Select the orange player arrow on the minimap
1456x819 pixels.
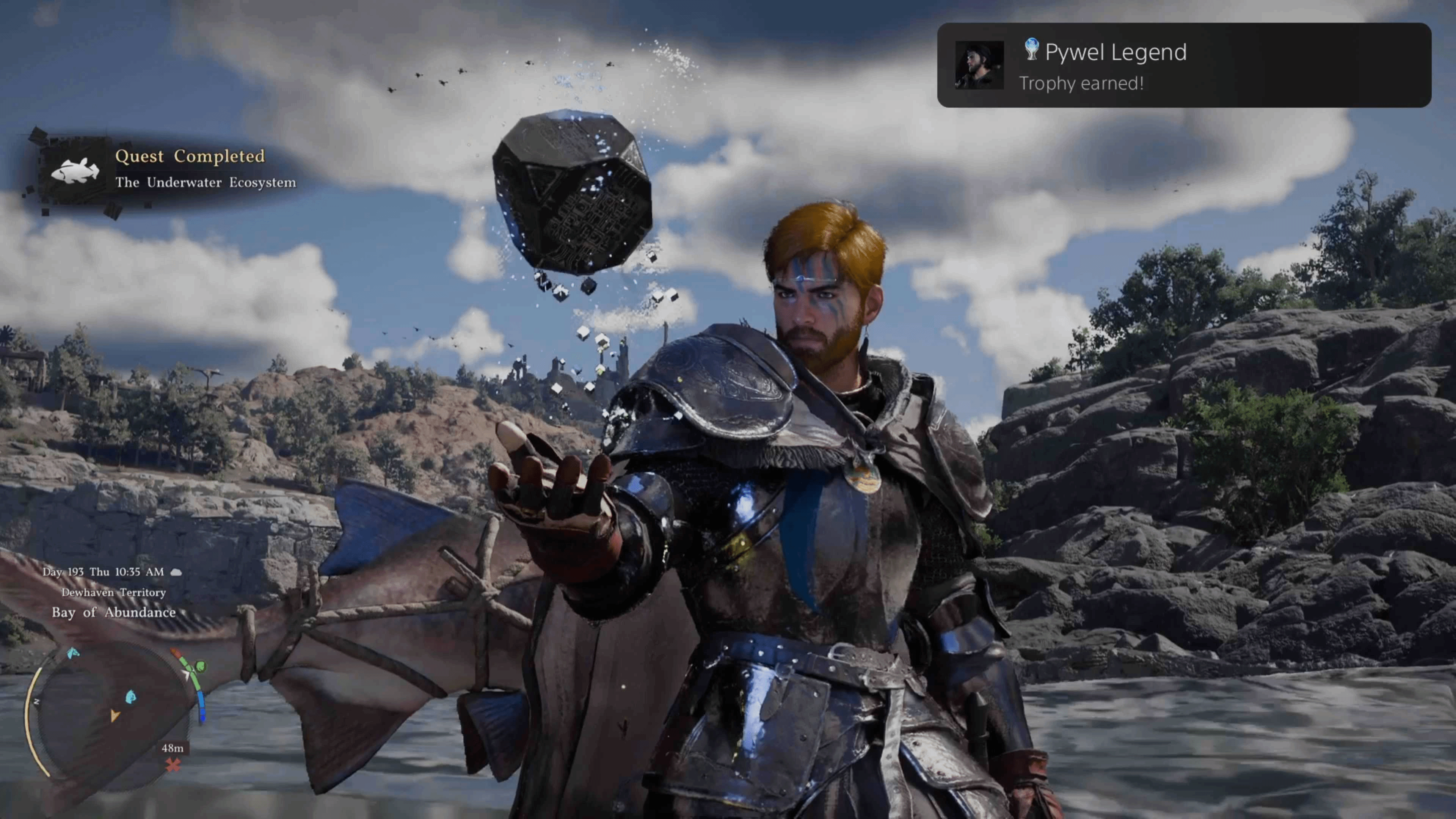click(x=115, y=715)
